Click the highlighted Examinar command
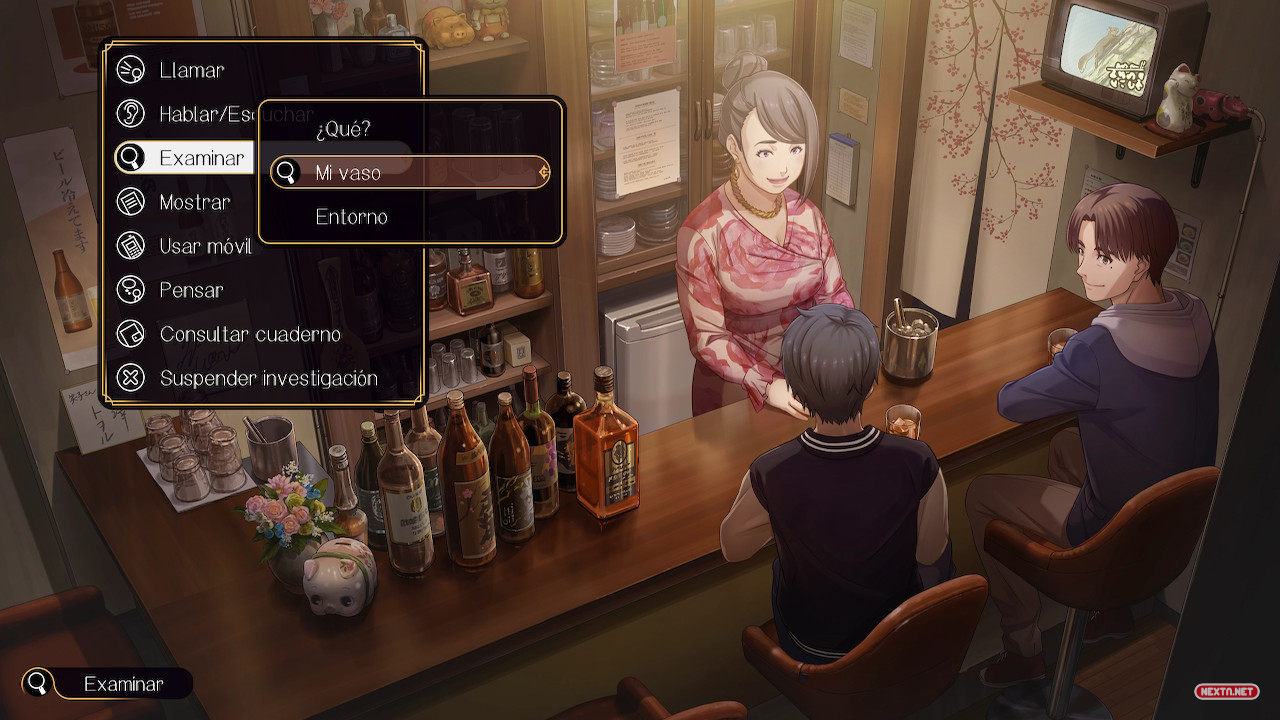 (x=190, y=158)
